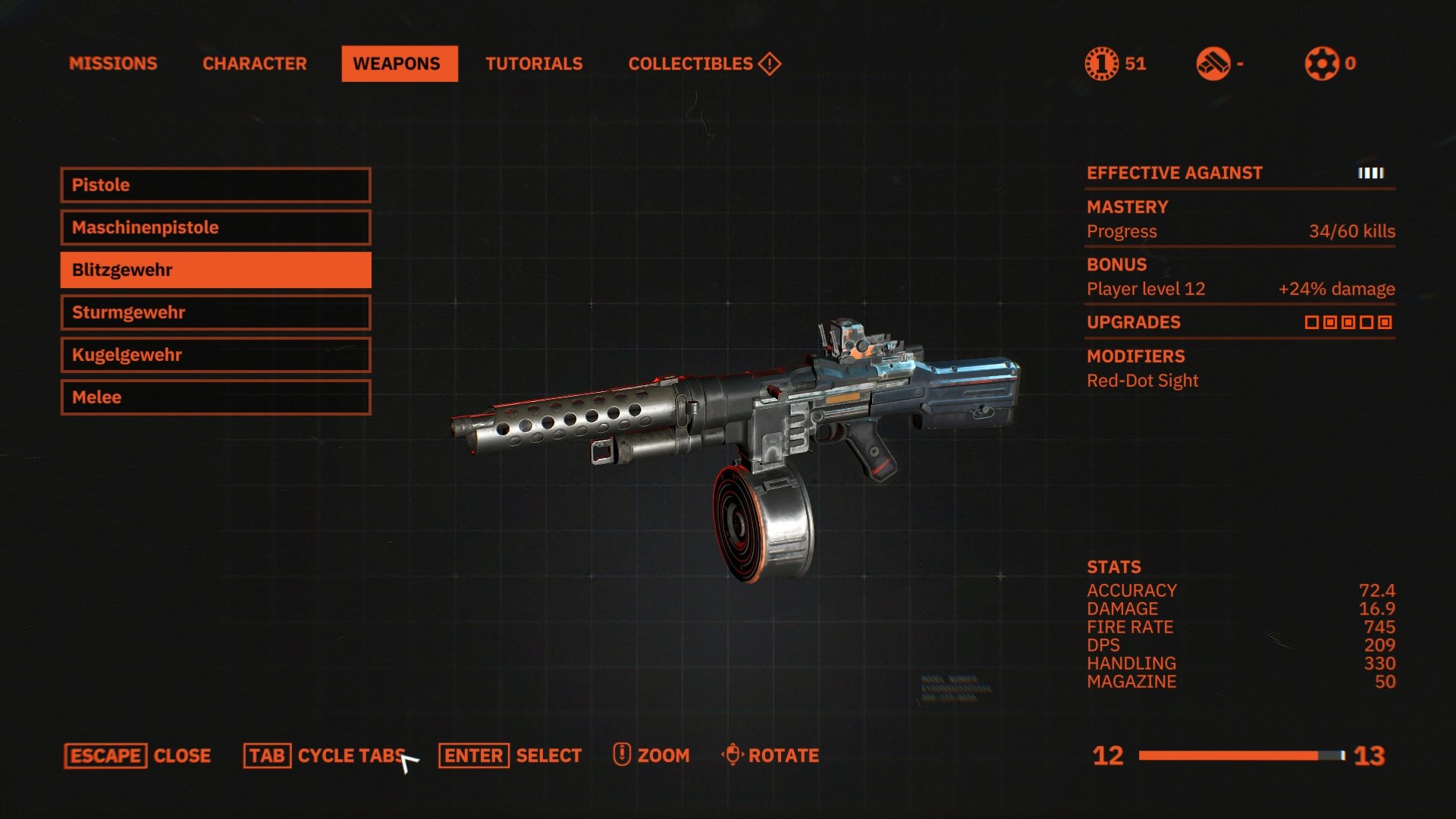1456x819 pixels.
Task: Choose the Melee category from the list
Action: (215, 397)
